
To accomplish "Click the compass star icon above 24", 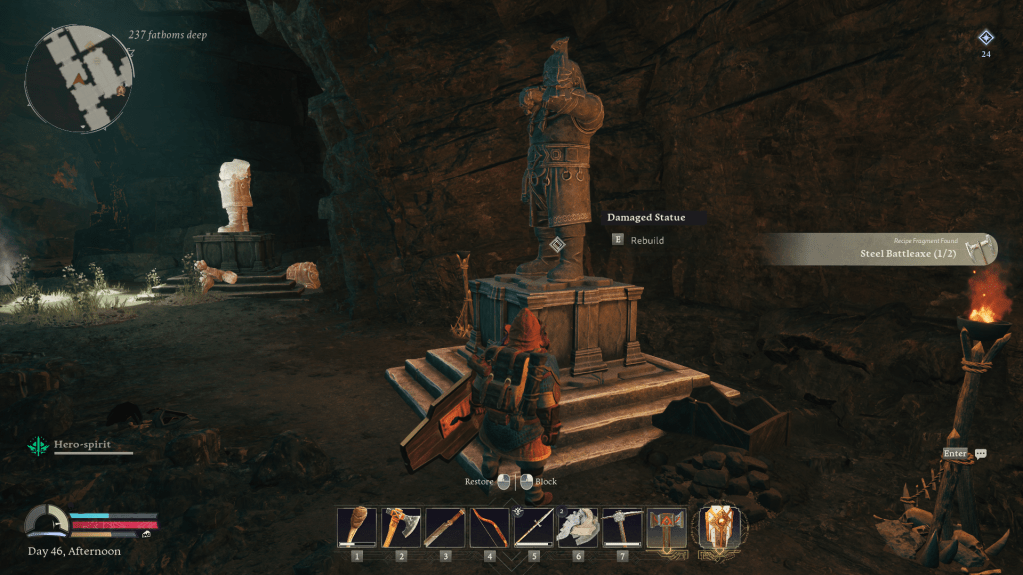I will tap(986, 38).
